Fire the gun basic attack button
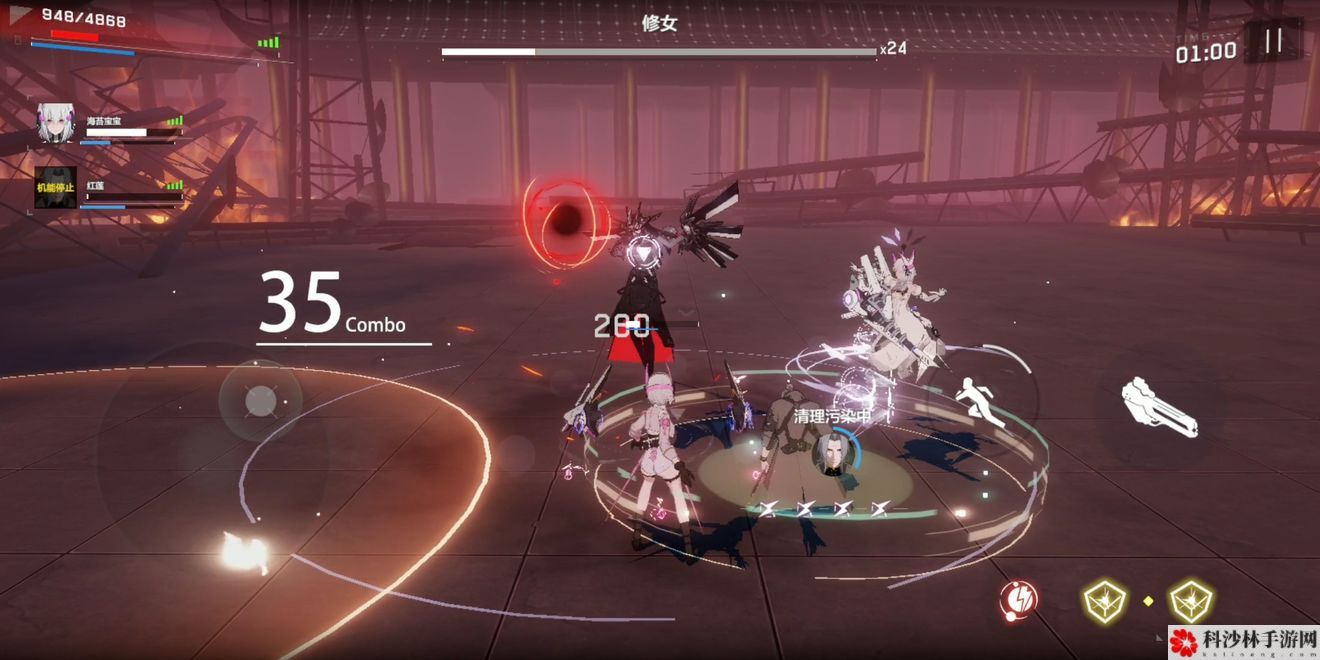This screenshot has height=660, width=1320. tap(1159, 407)
